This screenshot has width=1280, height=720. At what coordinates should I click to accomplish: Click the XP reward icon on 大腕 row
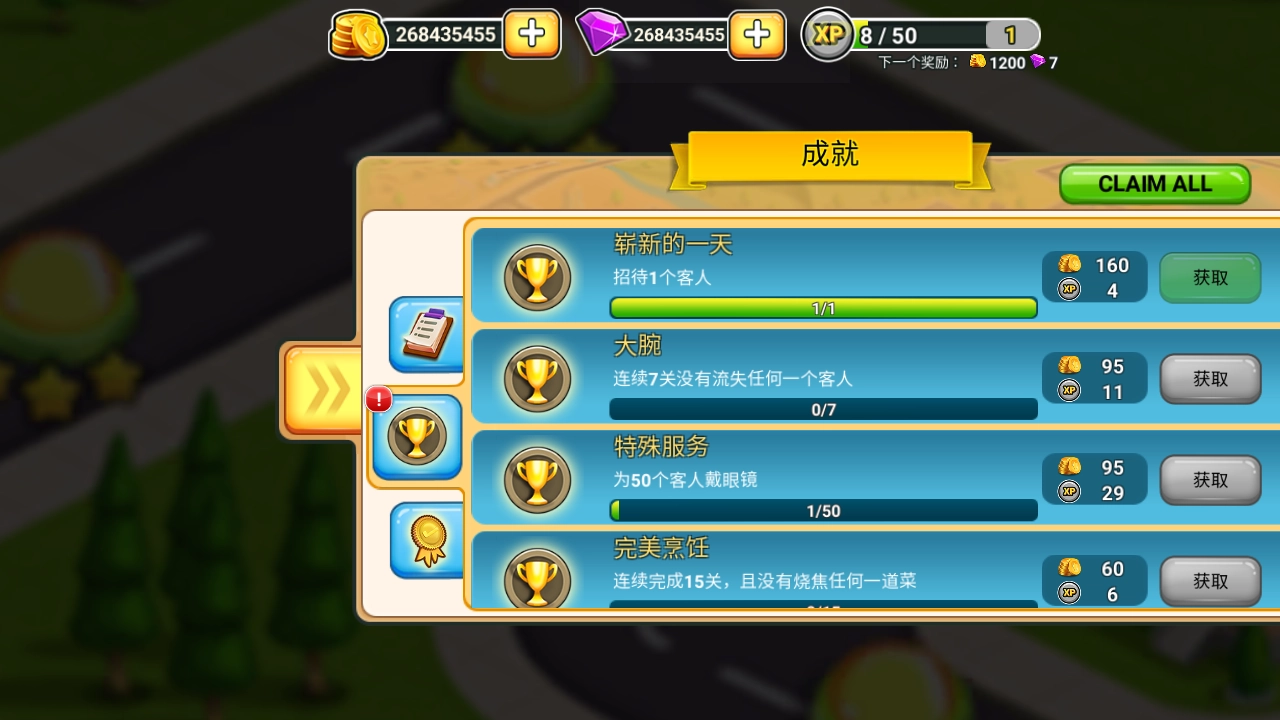[x=1070, y=391]
